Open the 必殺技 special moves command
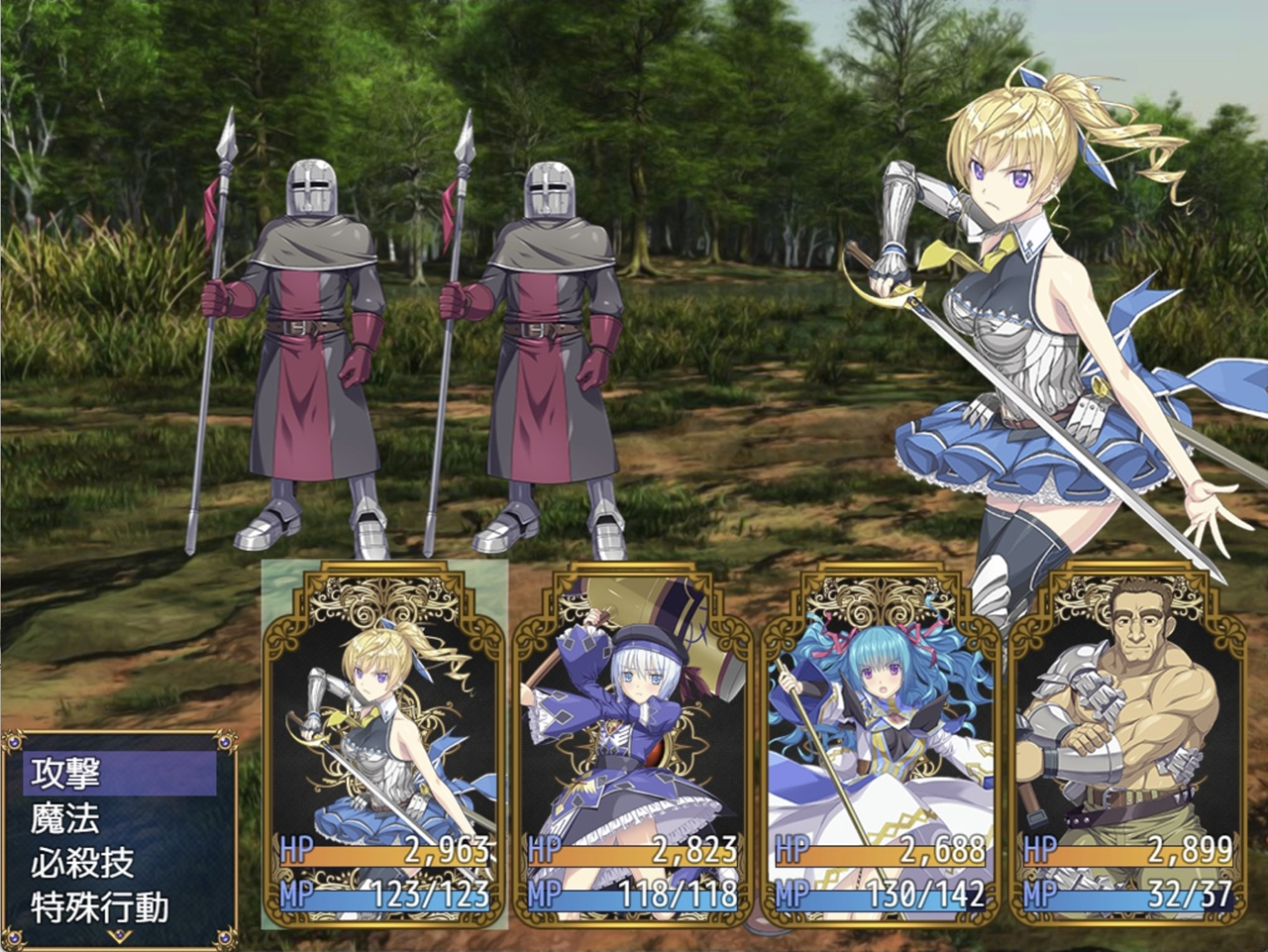Viewport: 1268px width, 952px height. (119, 863)
